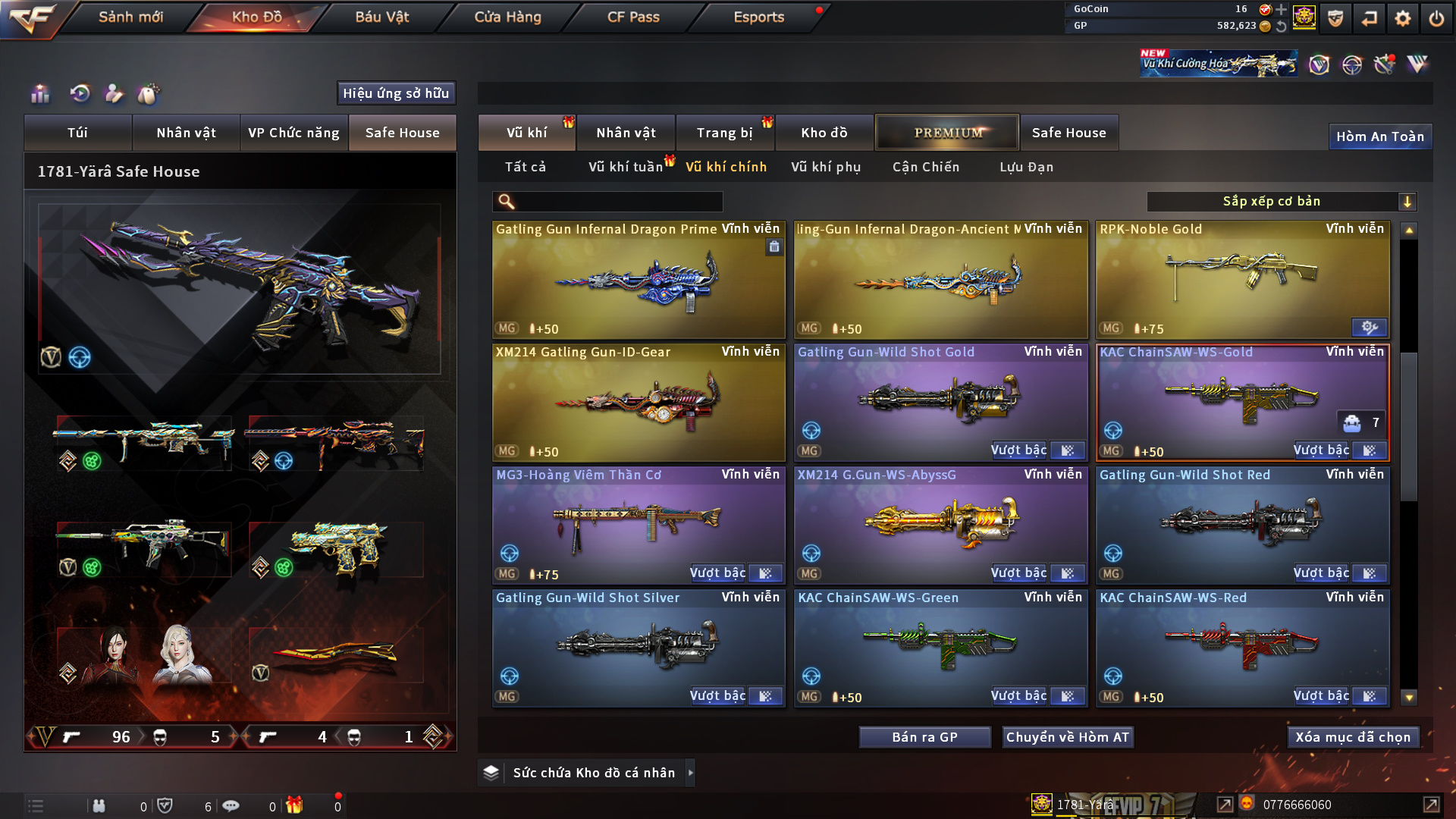Open the CF Pass page
Image resolution: width=1456 pixels, height=819 pixels.
[633, 17]
